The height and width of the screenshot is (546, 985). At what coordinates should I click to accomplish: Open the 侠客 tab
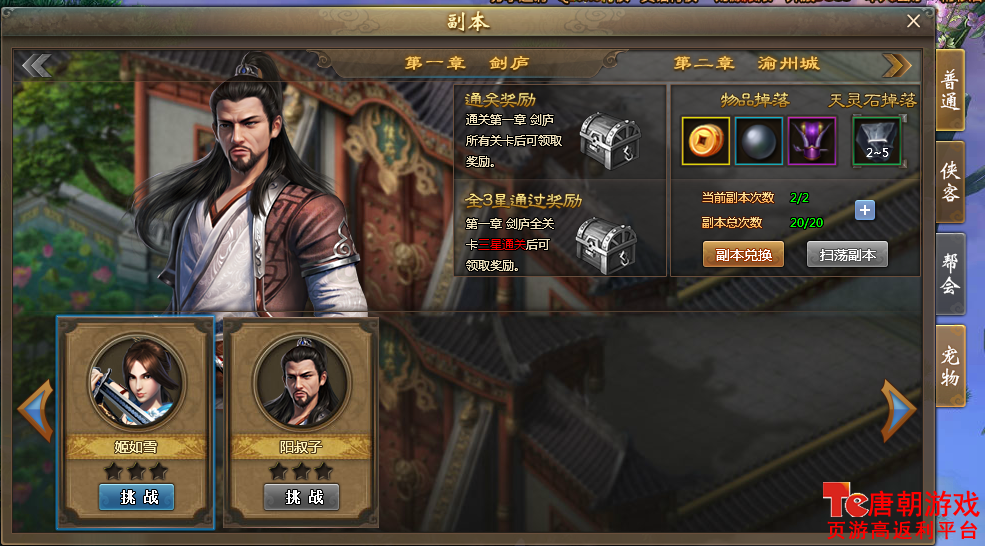(950, 181)
